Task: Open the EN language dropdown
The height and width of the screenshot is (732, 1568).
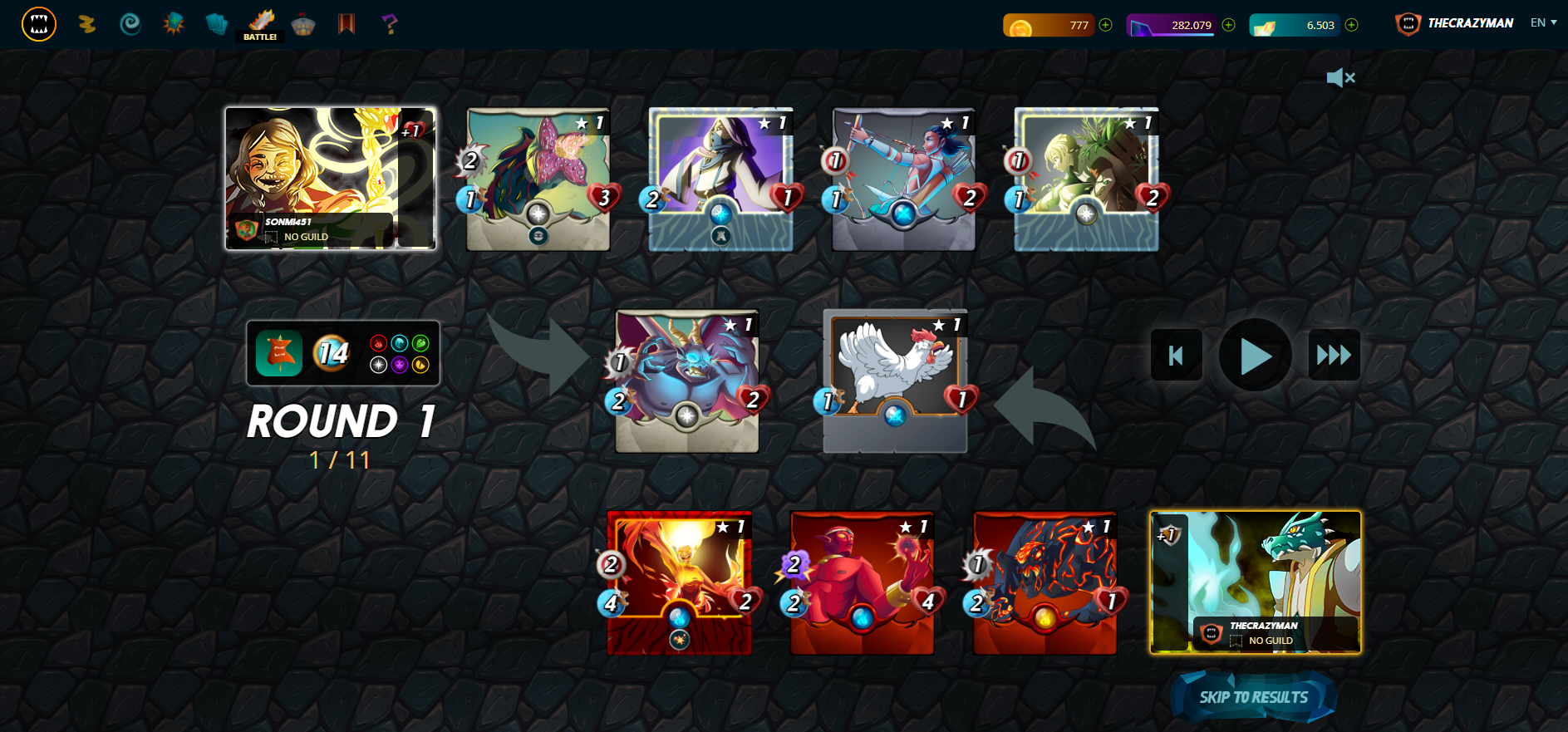Action: [x=1541, y=22]
